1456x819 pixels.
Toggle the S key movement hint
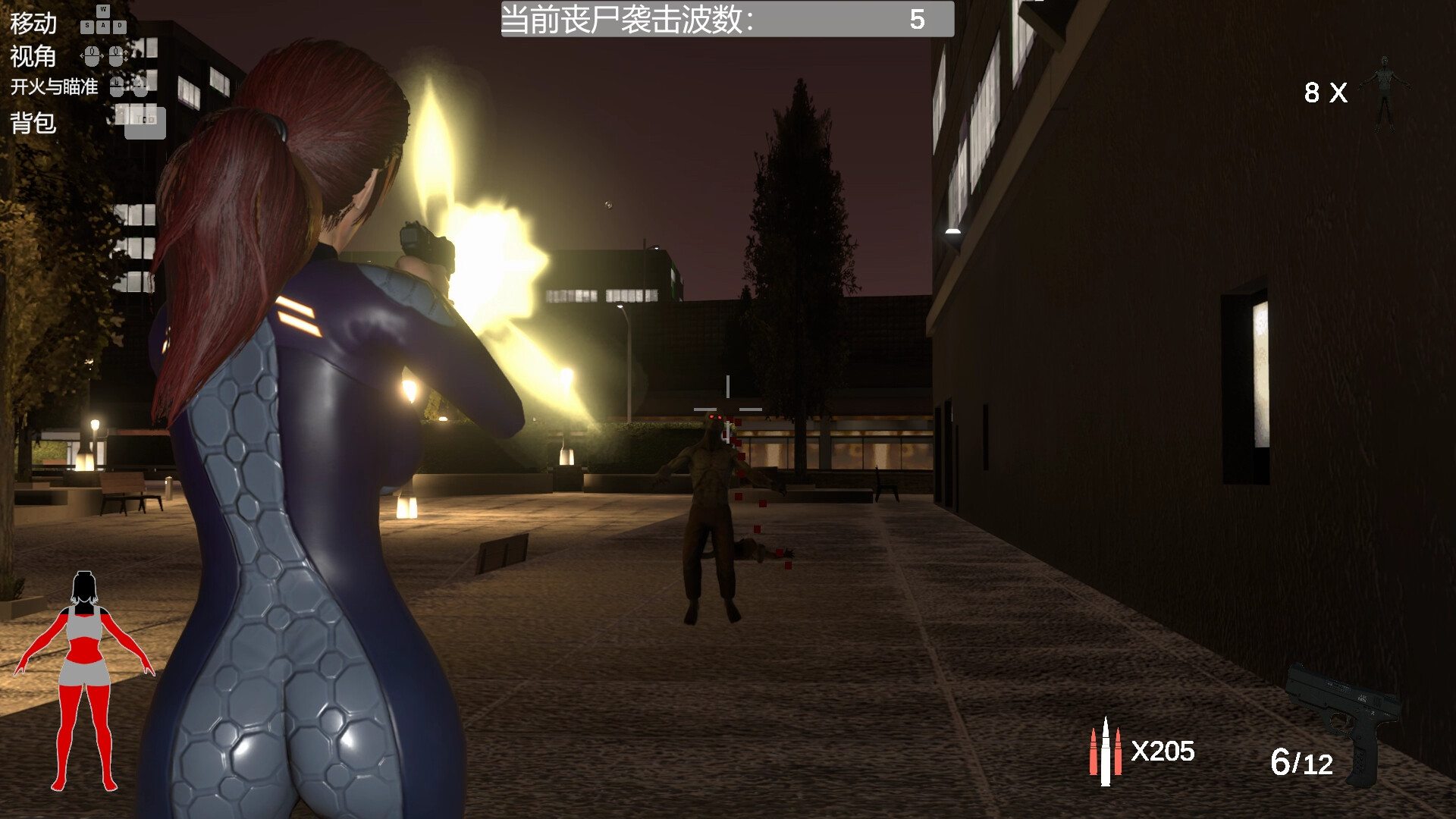coord(87,27)
